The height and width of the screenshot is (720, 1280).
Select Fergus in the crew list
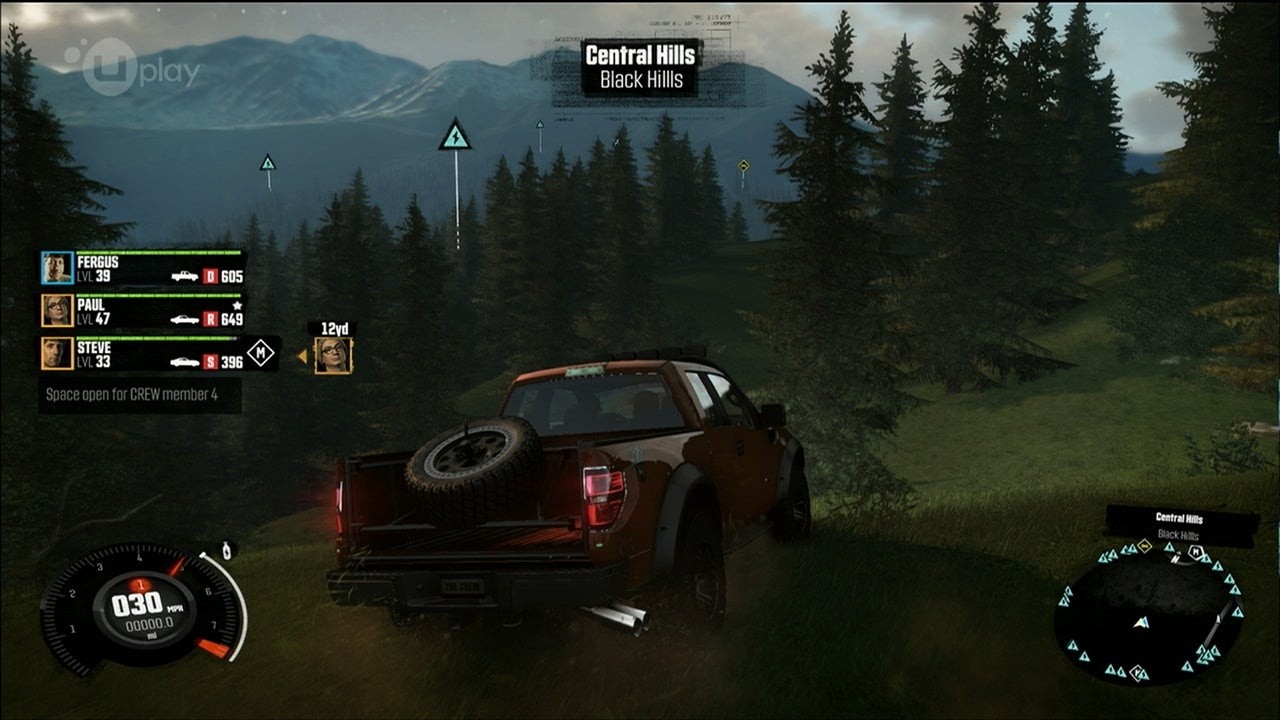click(142, 268)
